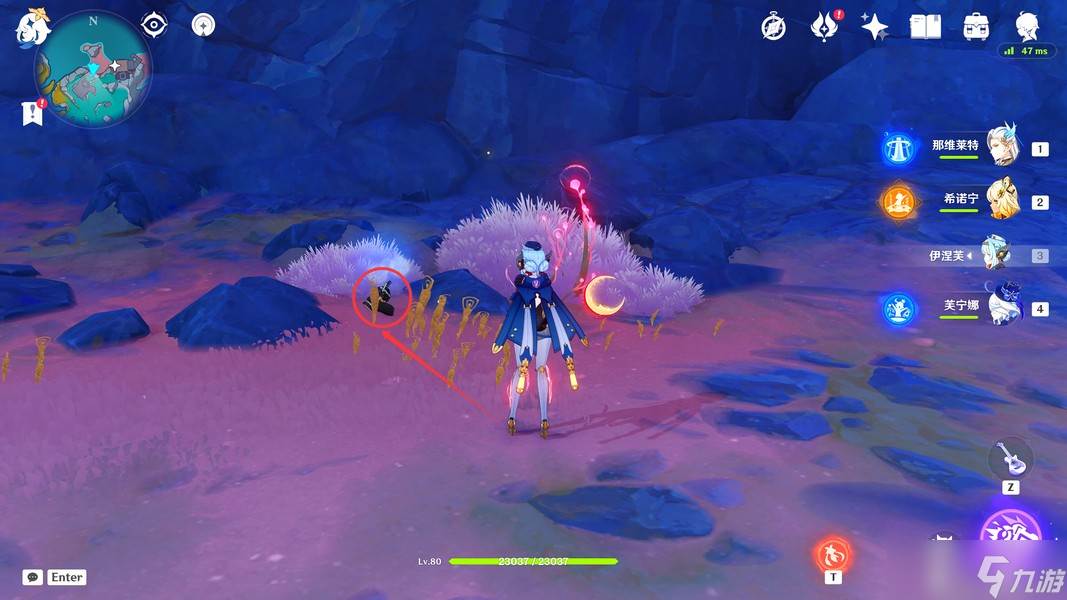Use the guitar gadget icon

(1010, 458)
